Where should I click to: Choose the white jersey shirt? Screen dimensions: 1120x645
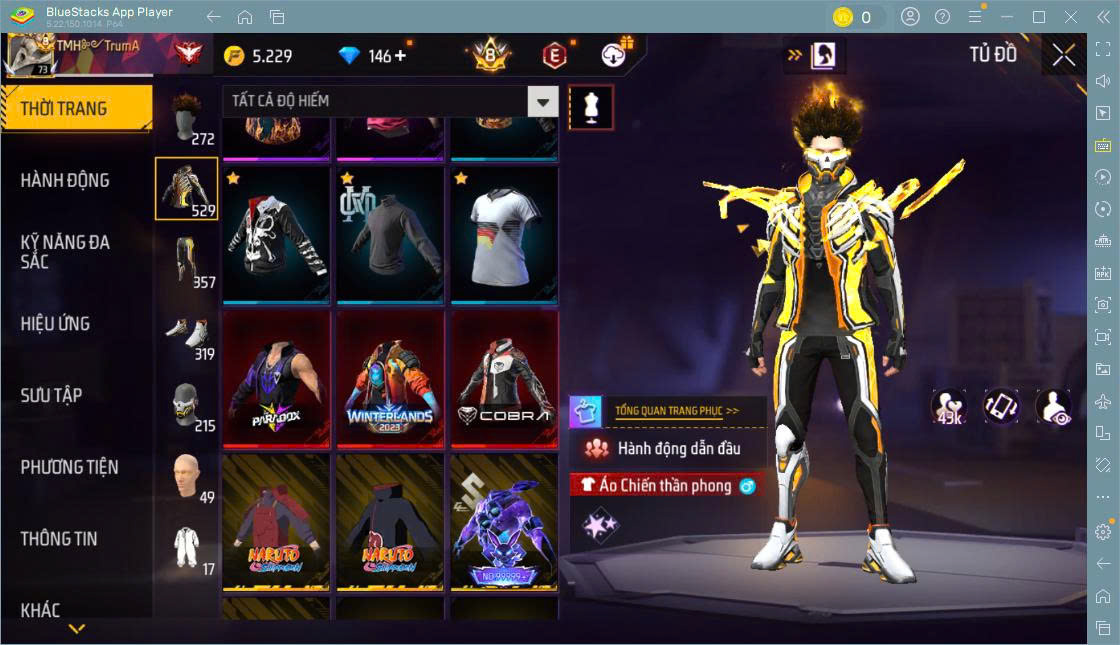point(504,235)
